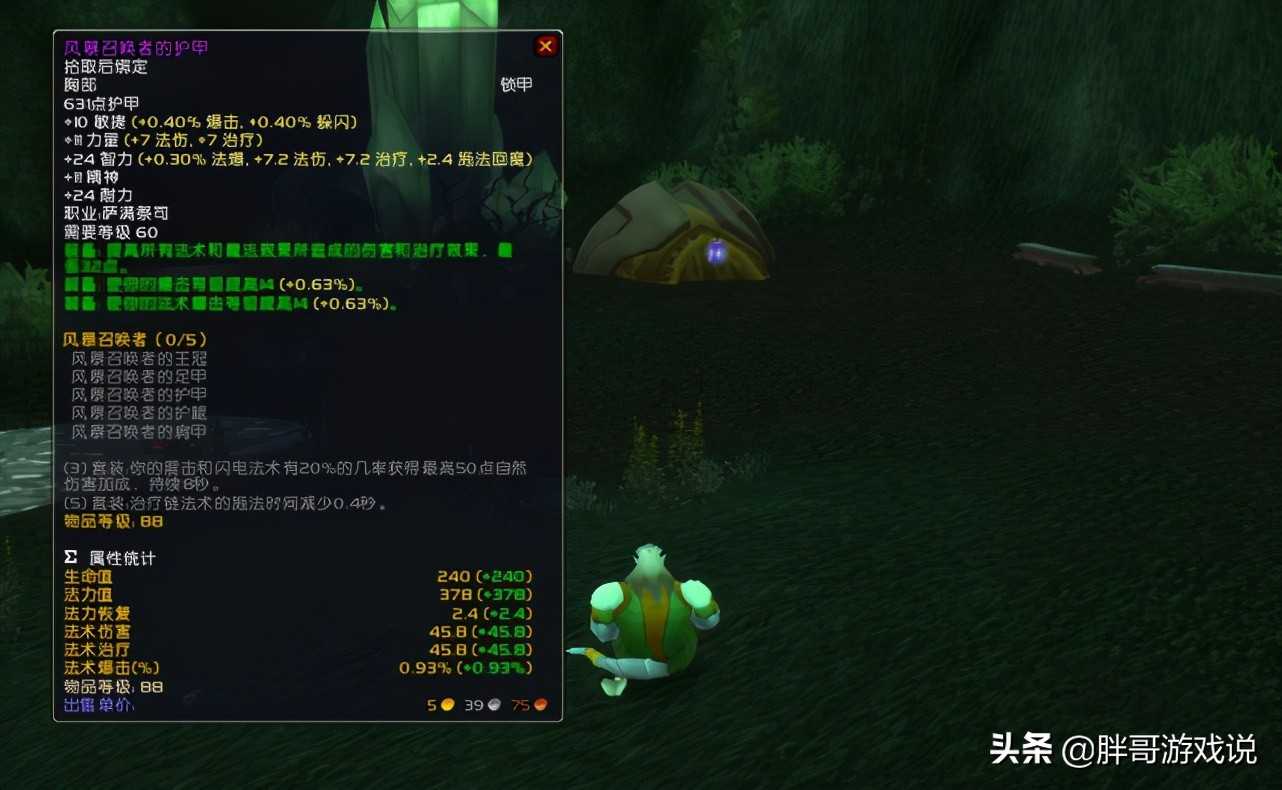The width and height of the screenshot is (1282, 790).
Task: Select set piece 风暴召唤者的胸甲
Action: point(140,430)
